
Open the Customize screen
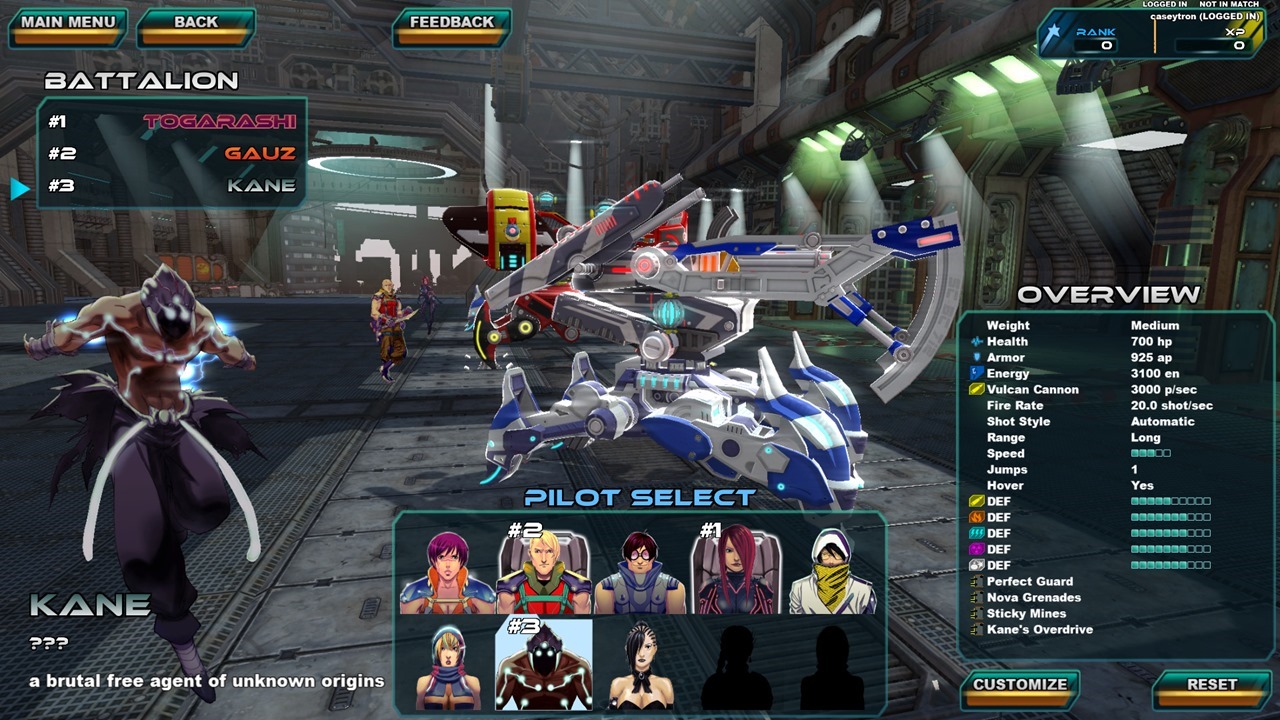click(x=1020, y=686)
